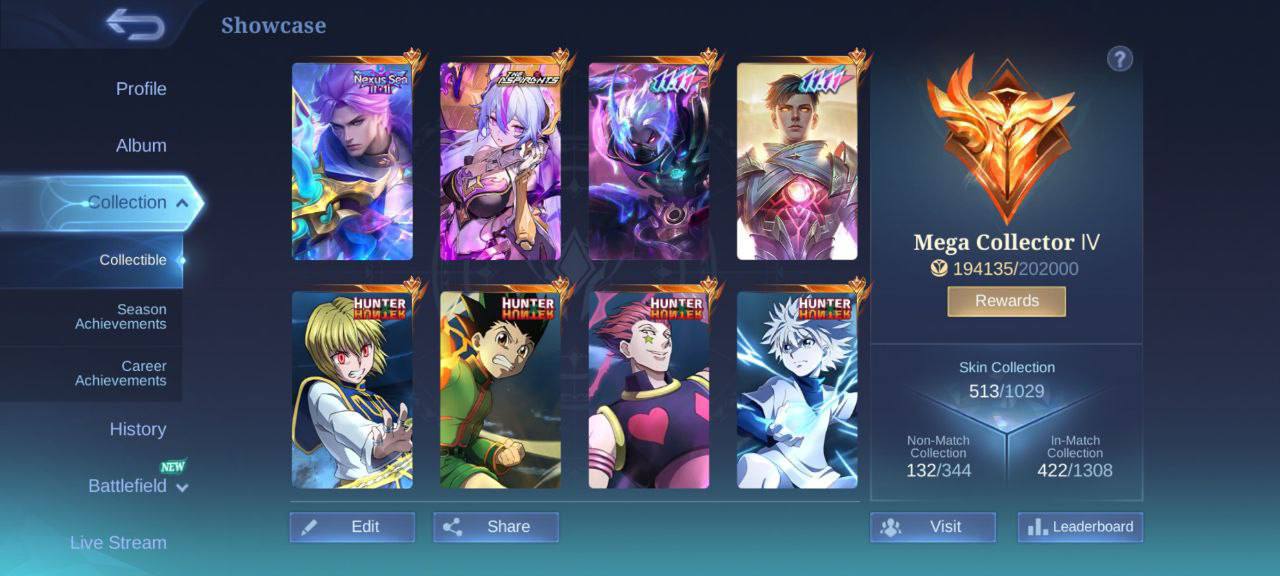Choose the blond chain-wielding Hunter x Hunter card
Screen dimensions: 1280x576
point(352,390)
